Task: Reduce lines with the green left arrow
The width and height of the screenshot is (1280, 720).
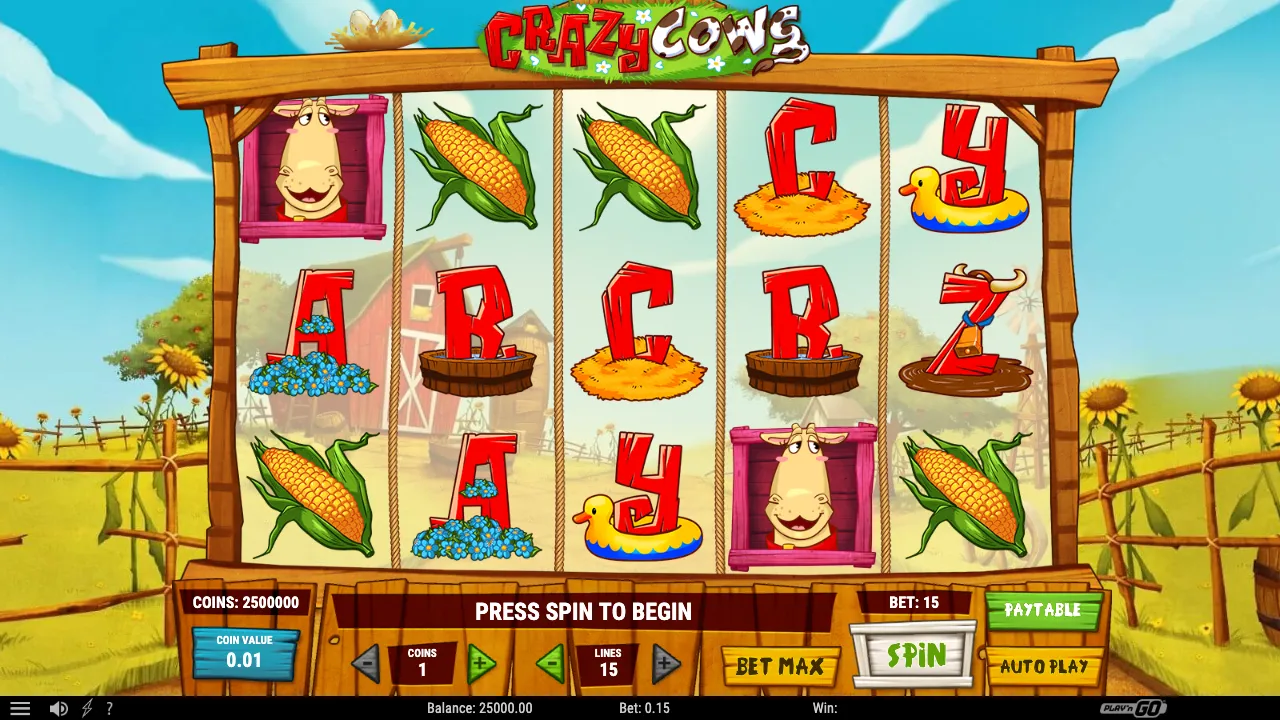Action: pos(549,663)
